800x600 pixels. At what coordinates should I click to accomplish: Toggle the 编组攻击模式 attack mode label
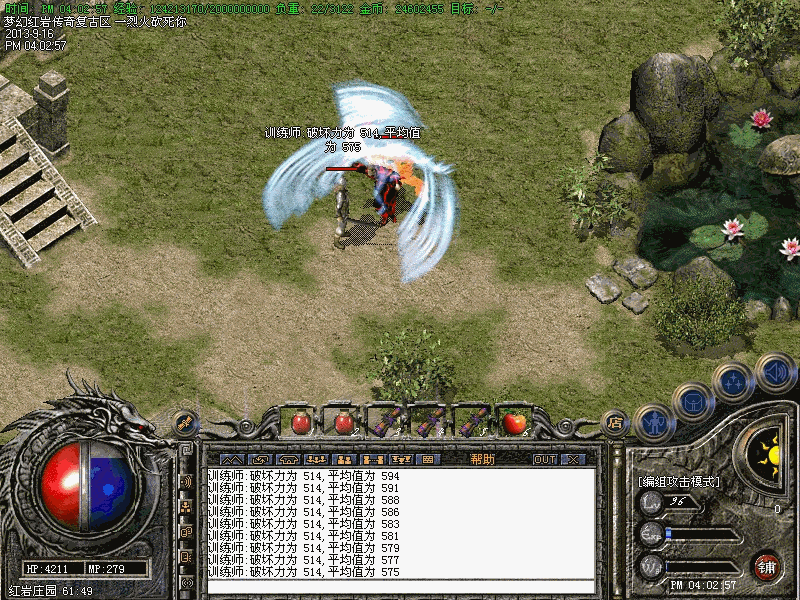click(x=678, y=481)
